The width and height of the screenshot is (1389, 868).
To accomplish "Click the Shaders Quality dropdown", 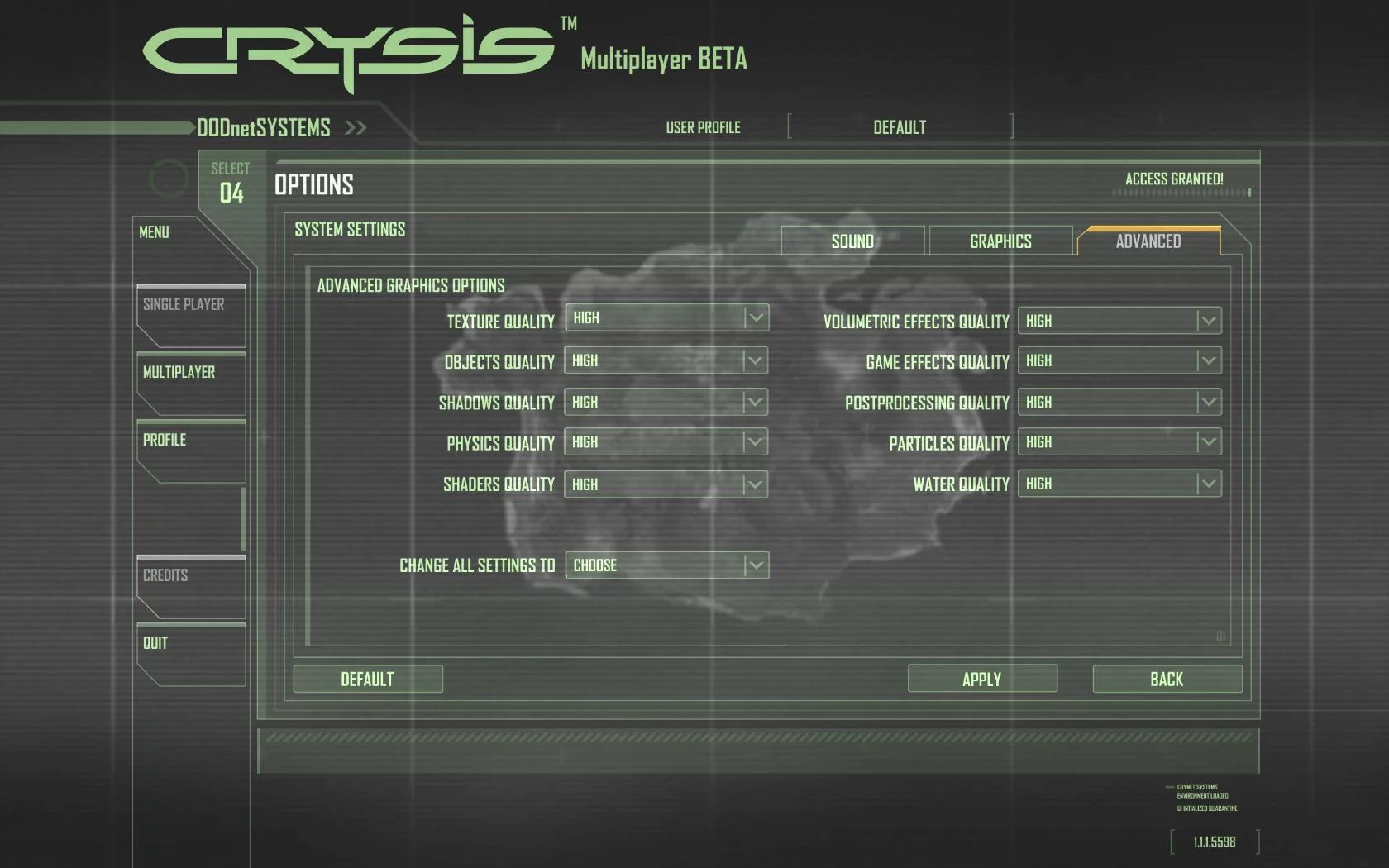I will (666, 484).
